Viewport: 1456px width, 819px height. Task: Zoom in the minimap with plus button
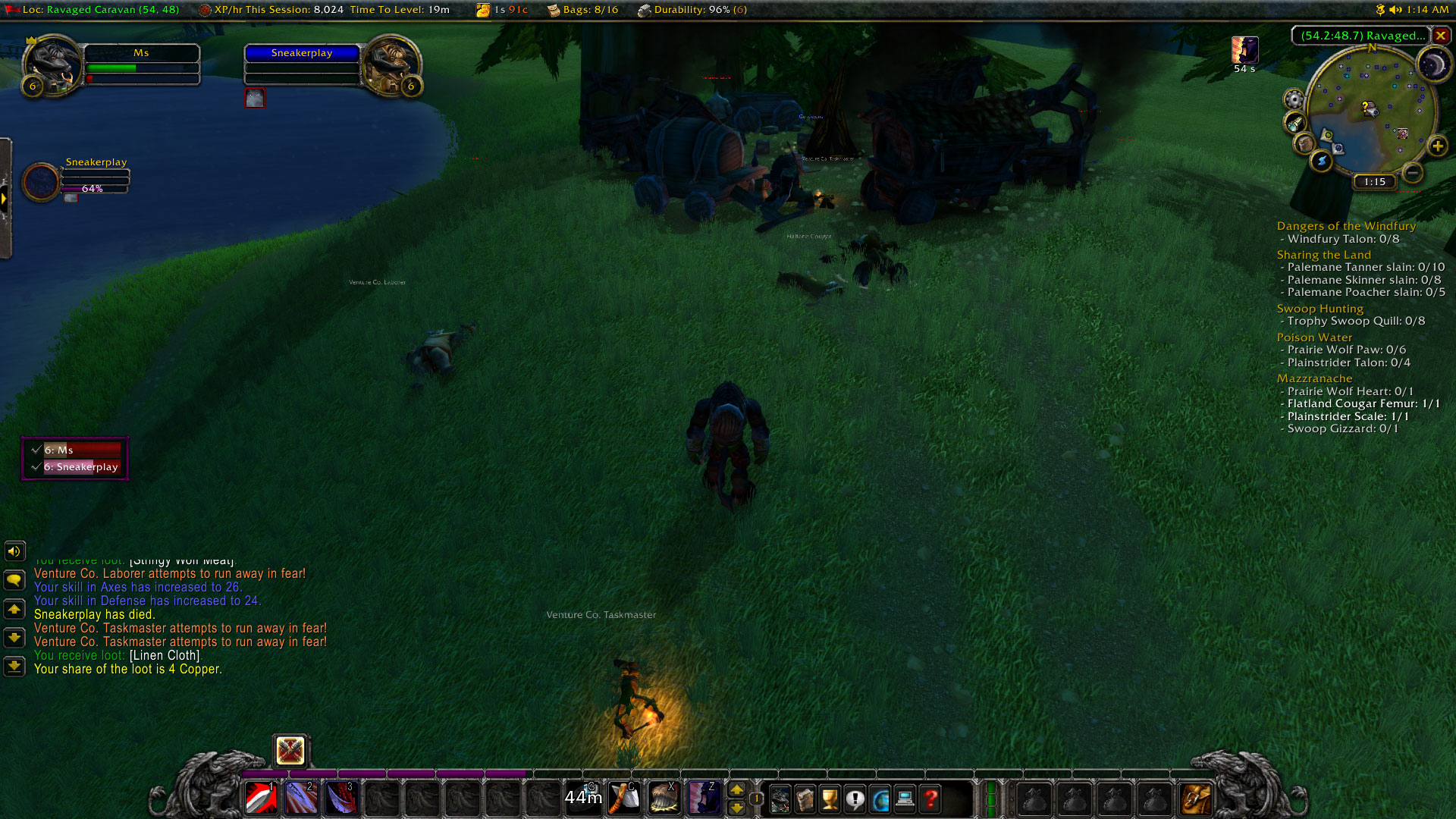click(x=1437, y=146)
